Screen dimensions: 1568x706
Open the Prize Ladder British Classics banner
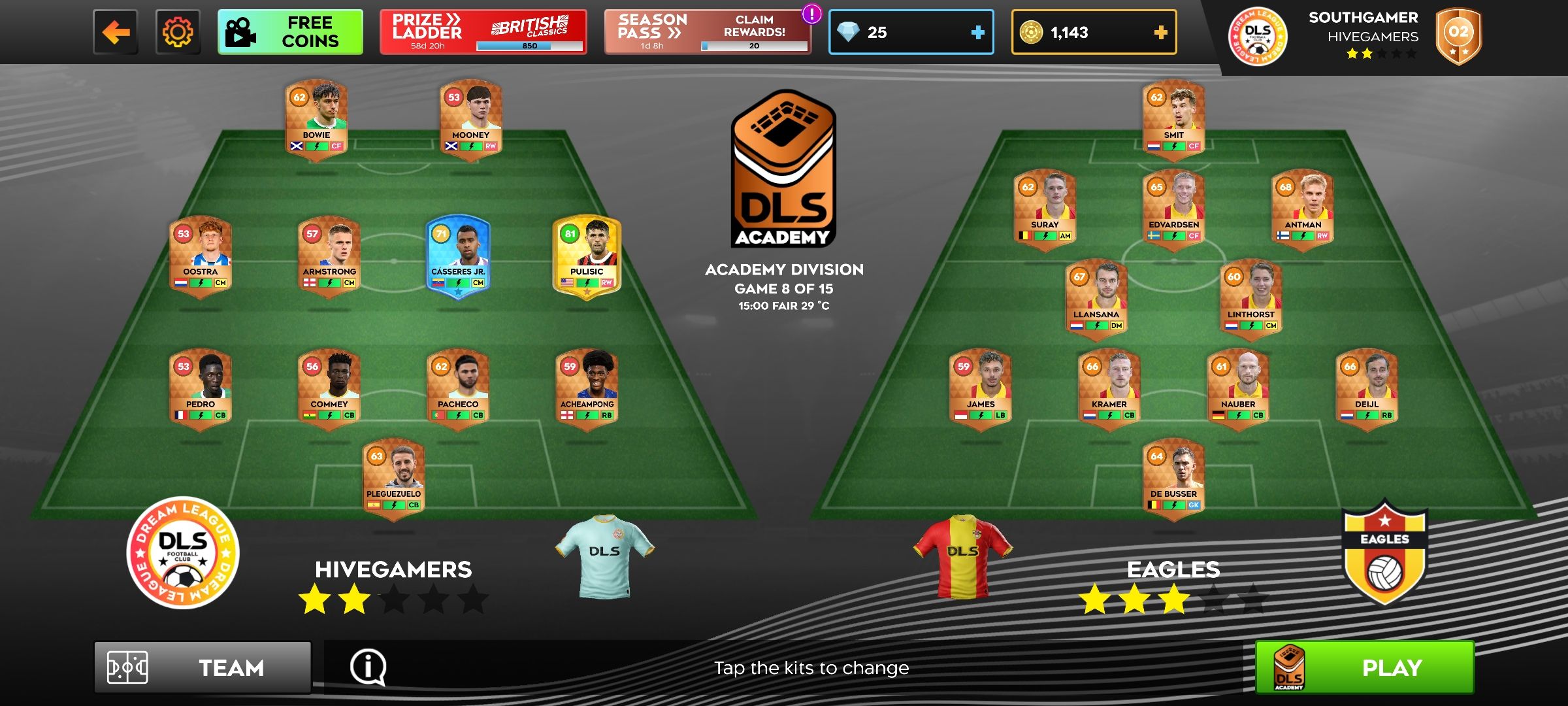(x=483, y=32)
